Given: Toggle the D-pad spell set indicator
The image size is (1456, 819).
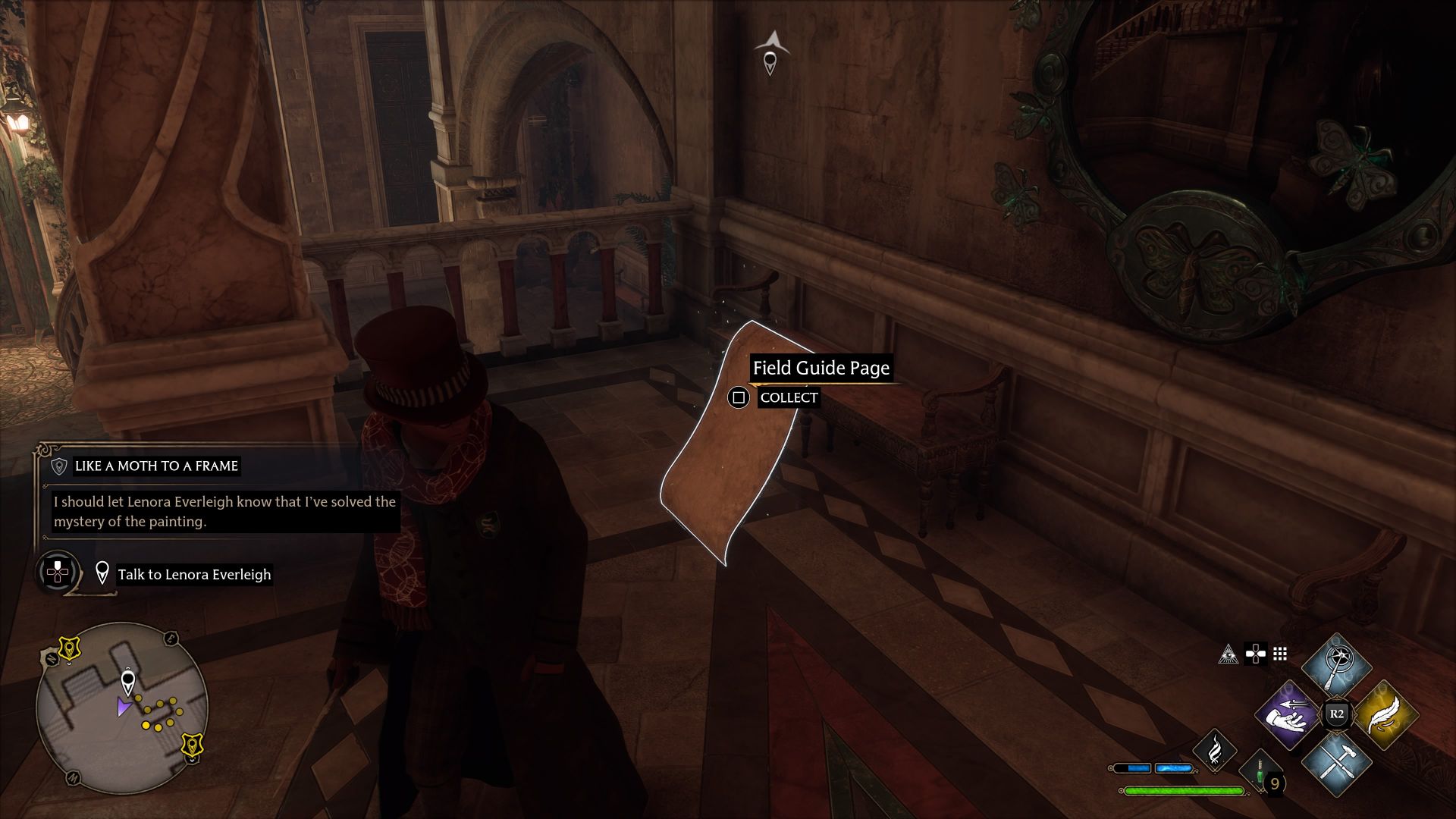Looking at the screenshot, I should [1255, 654].
